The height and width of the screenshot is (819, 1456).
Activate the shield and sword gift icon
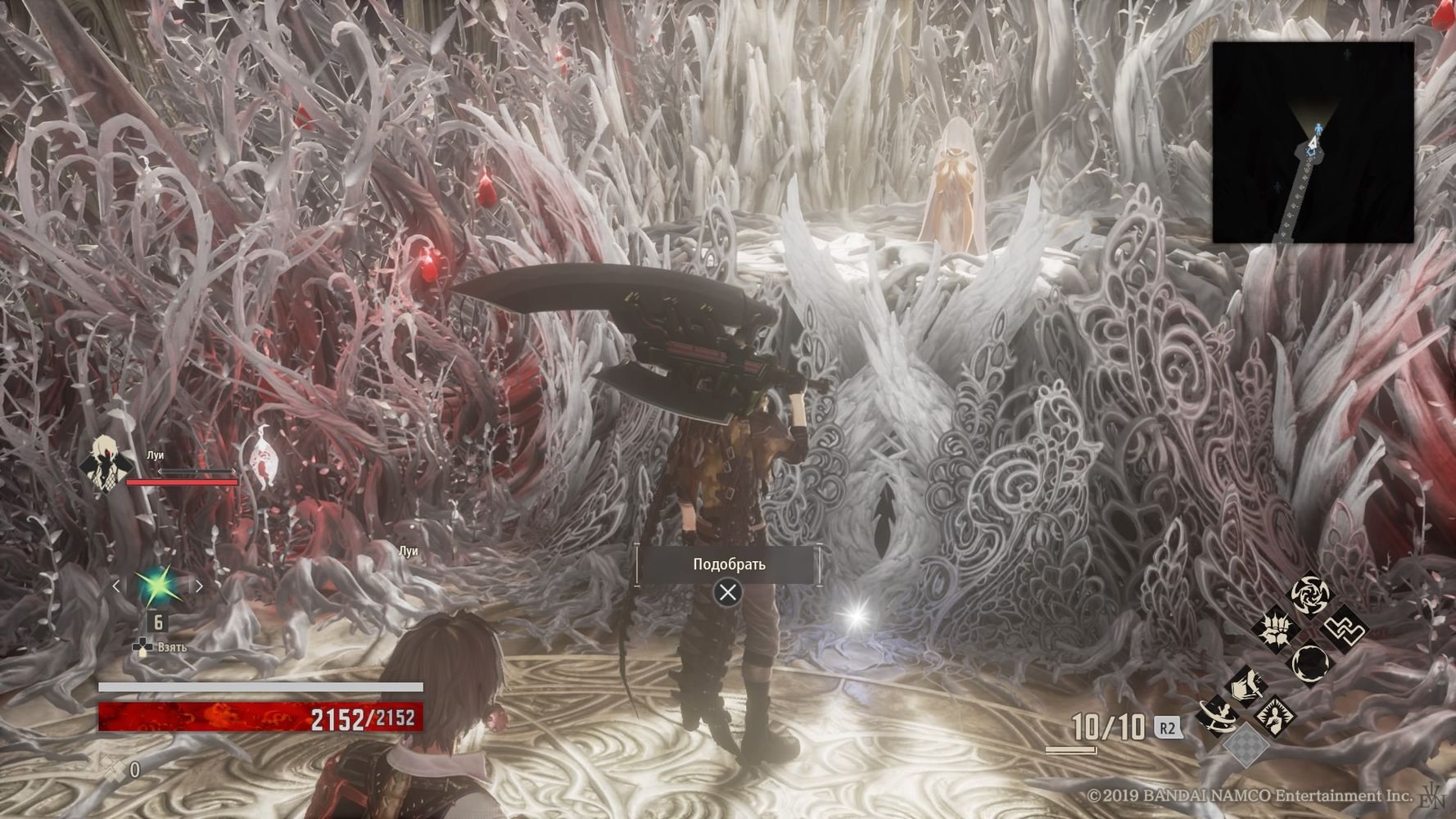(x=1246, y=686)
